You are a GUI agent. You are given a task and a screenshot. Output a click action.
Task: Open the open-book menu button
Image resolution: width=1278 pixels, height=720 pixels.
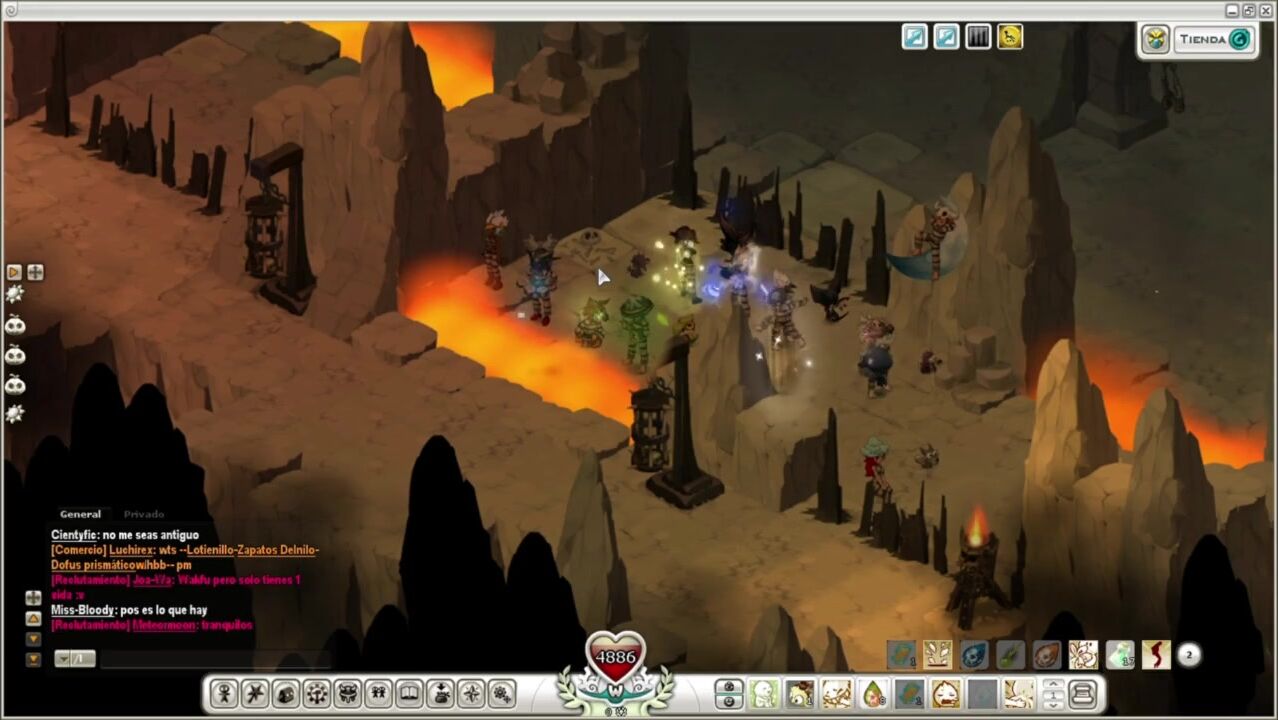pyautogui.click(x=409, y=694)
